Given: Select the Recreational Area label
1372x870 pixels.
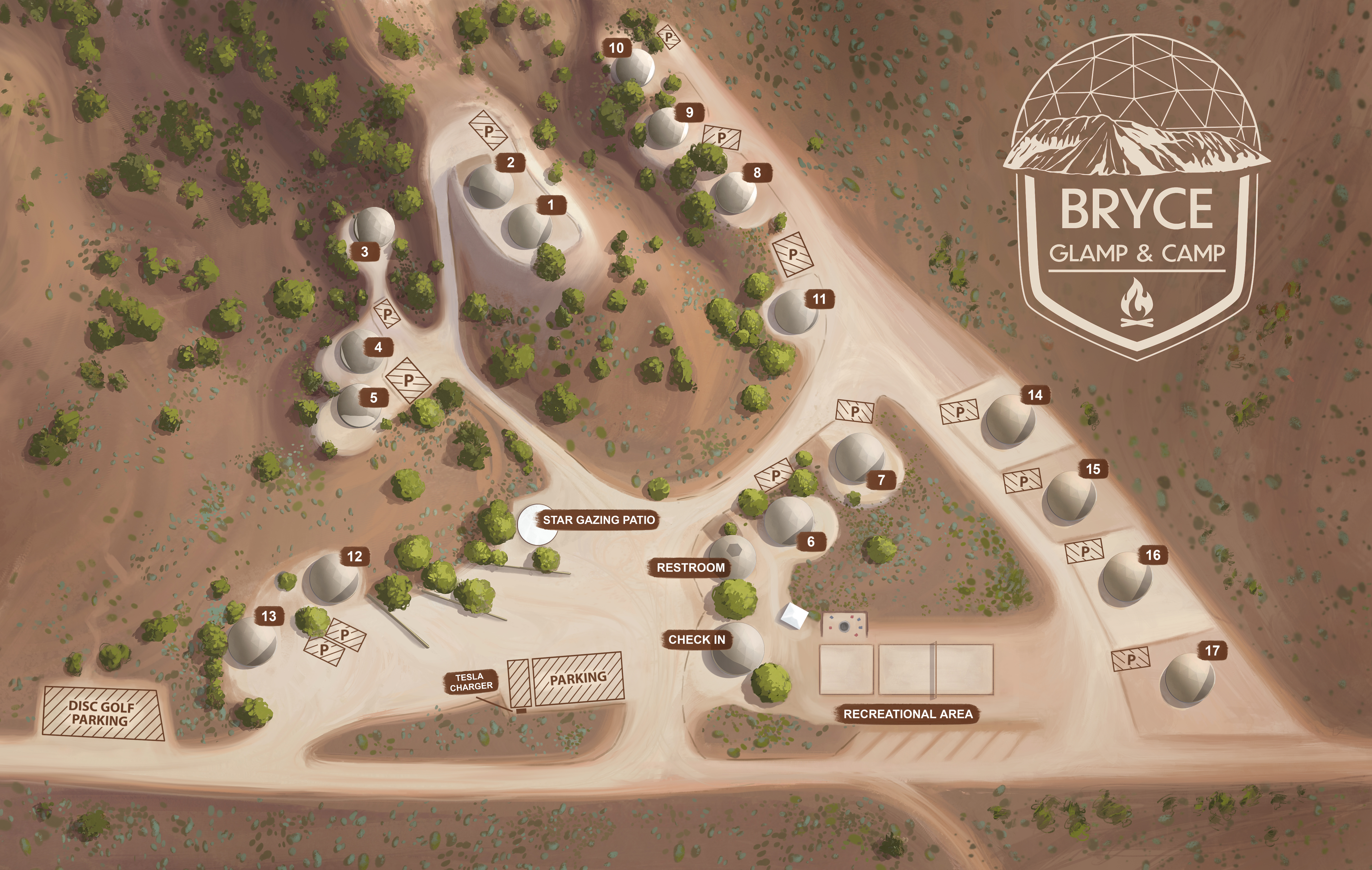Looking at the screenshot, I should [x=908, y=714].
